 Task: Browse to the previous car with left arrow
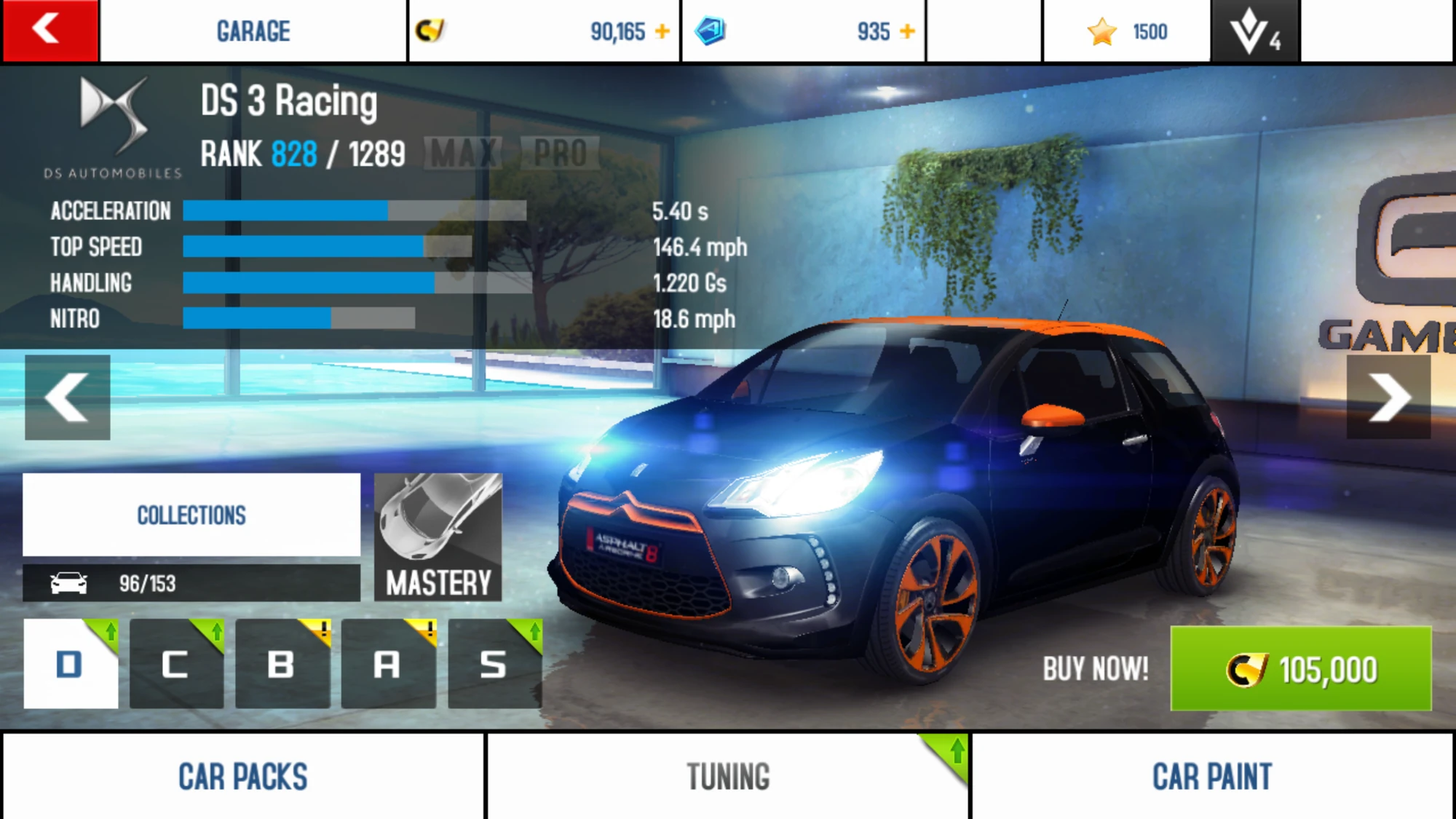[67, 397]
